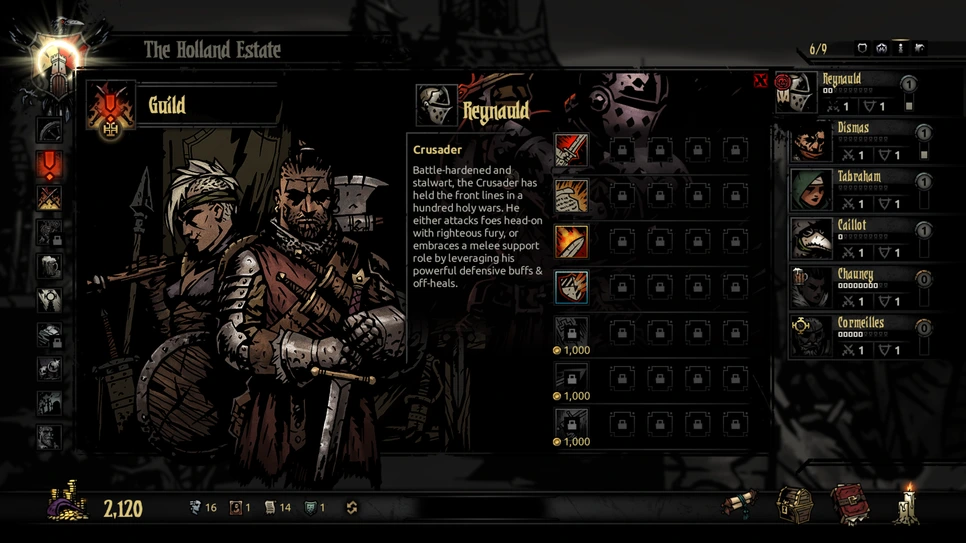Screen dimensions: 966x543
Task: Select Chauncy in the hero roster
Action: coord(852,288)
